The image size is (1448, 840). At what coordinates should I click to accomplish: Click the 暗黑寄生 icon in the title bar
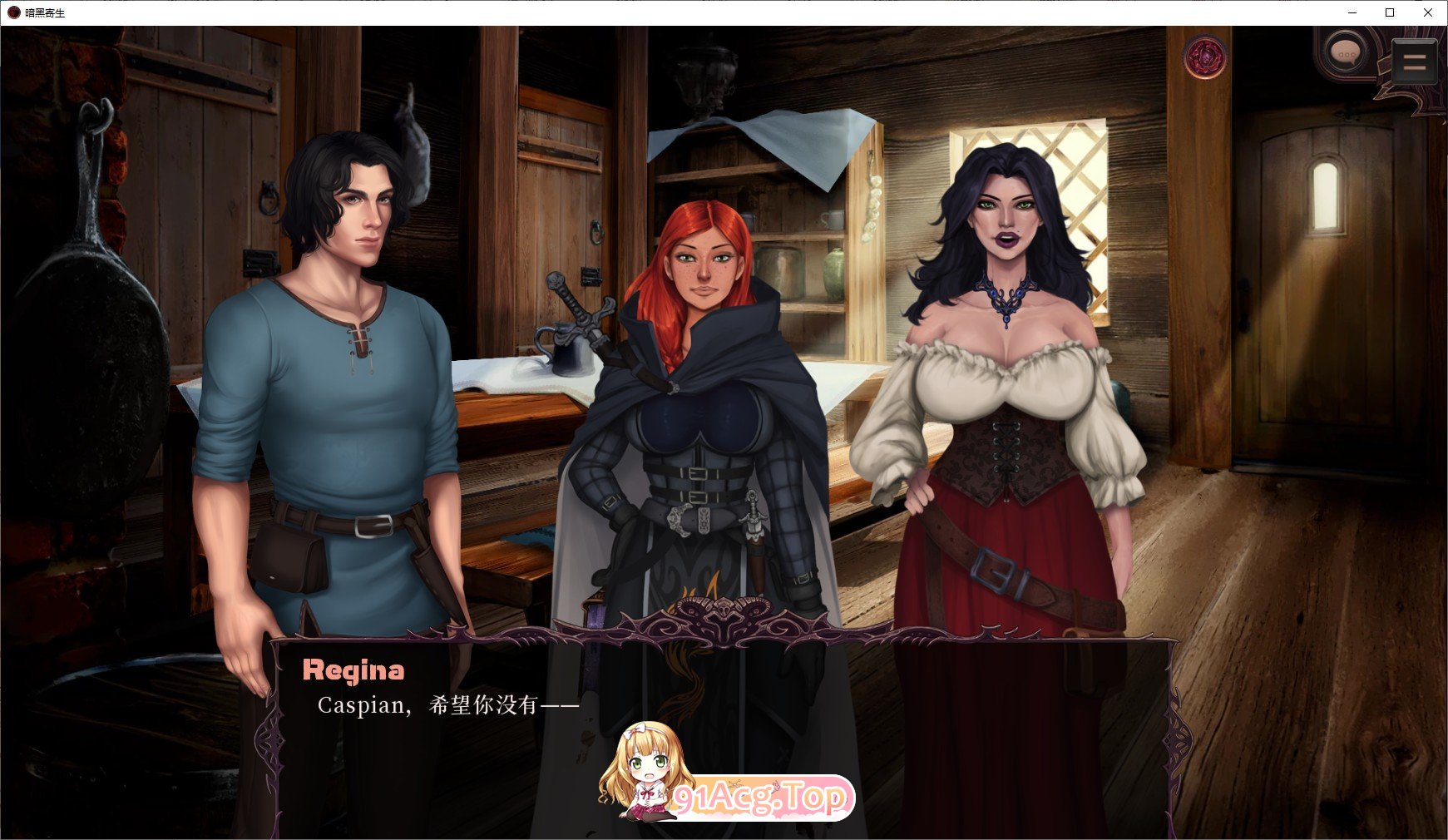pos(12,12)
